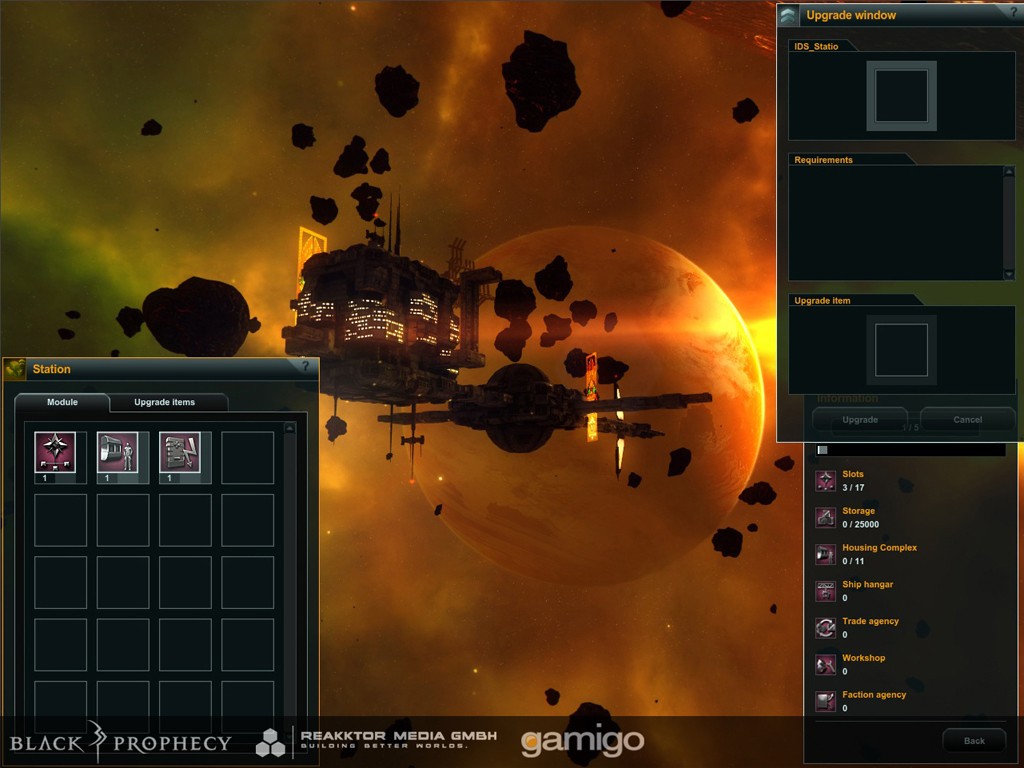Pick the module with lightning bolt icon
Viewport: 1024px width, 768px height.
point(180,452)
